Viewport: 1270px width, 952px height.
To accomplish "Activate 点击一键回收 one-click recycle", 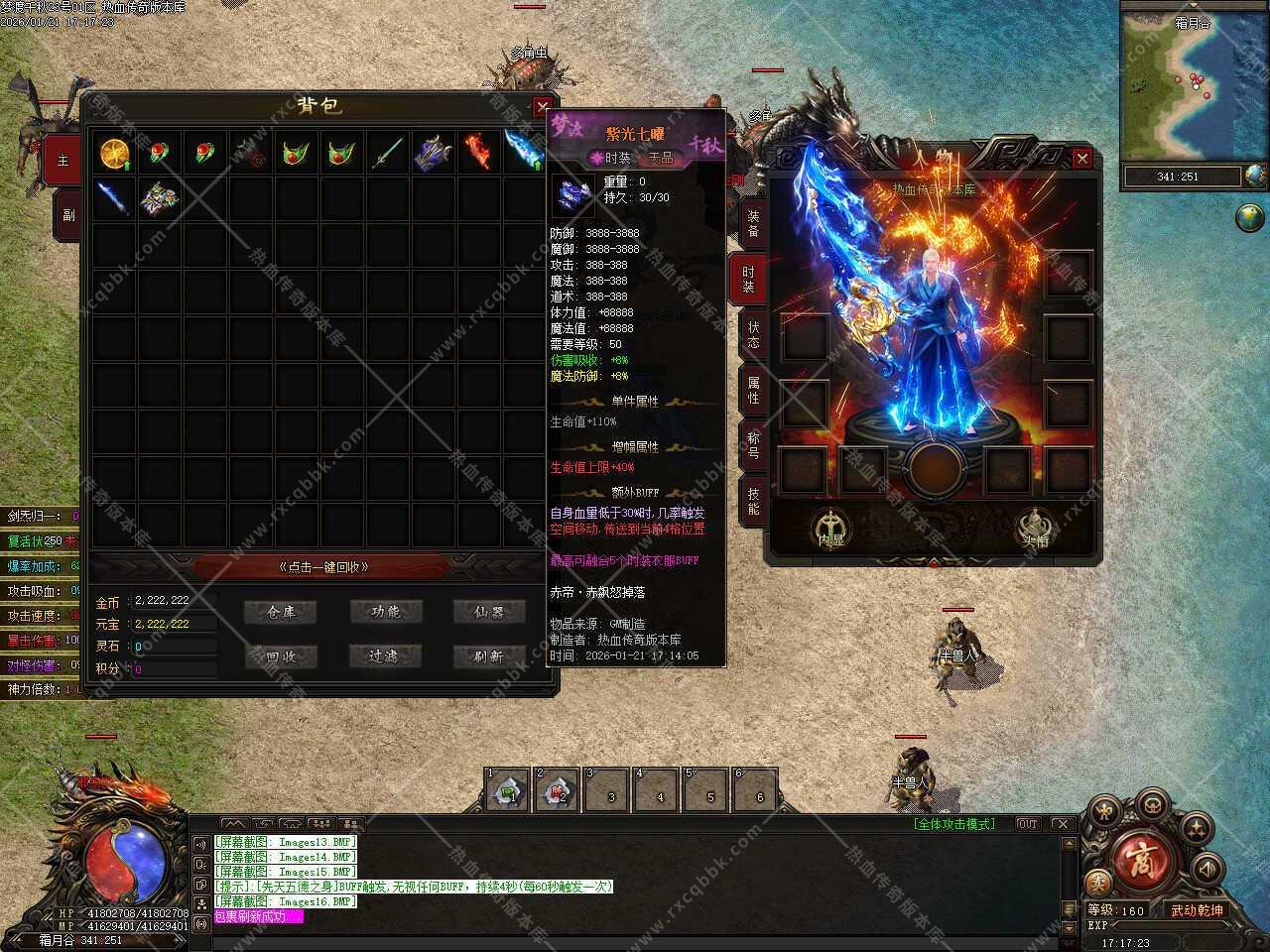I will pos(322,567).
